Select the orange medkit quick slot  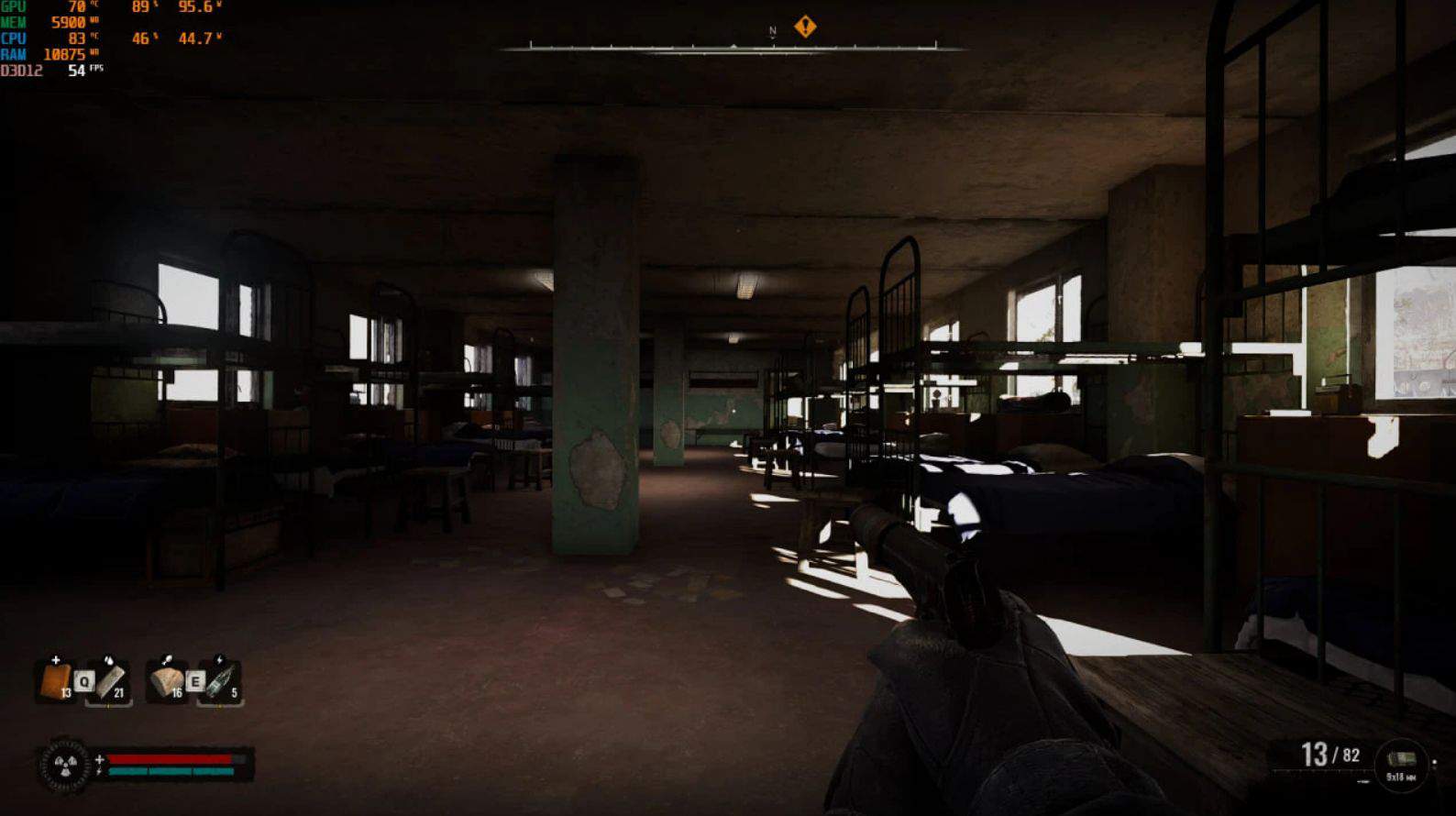[54, 682]
